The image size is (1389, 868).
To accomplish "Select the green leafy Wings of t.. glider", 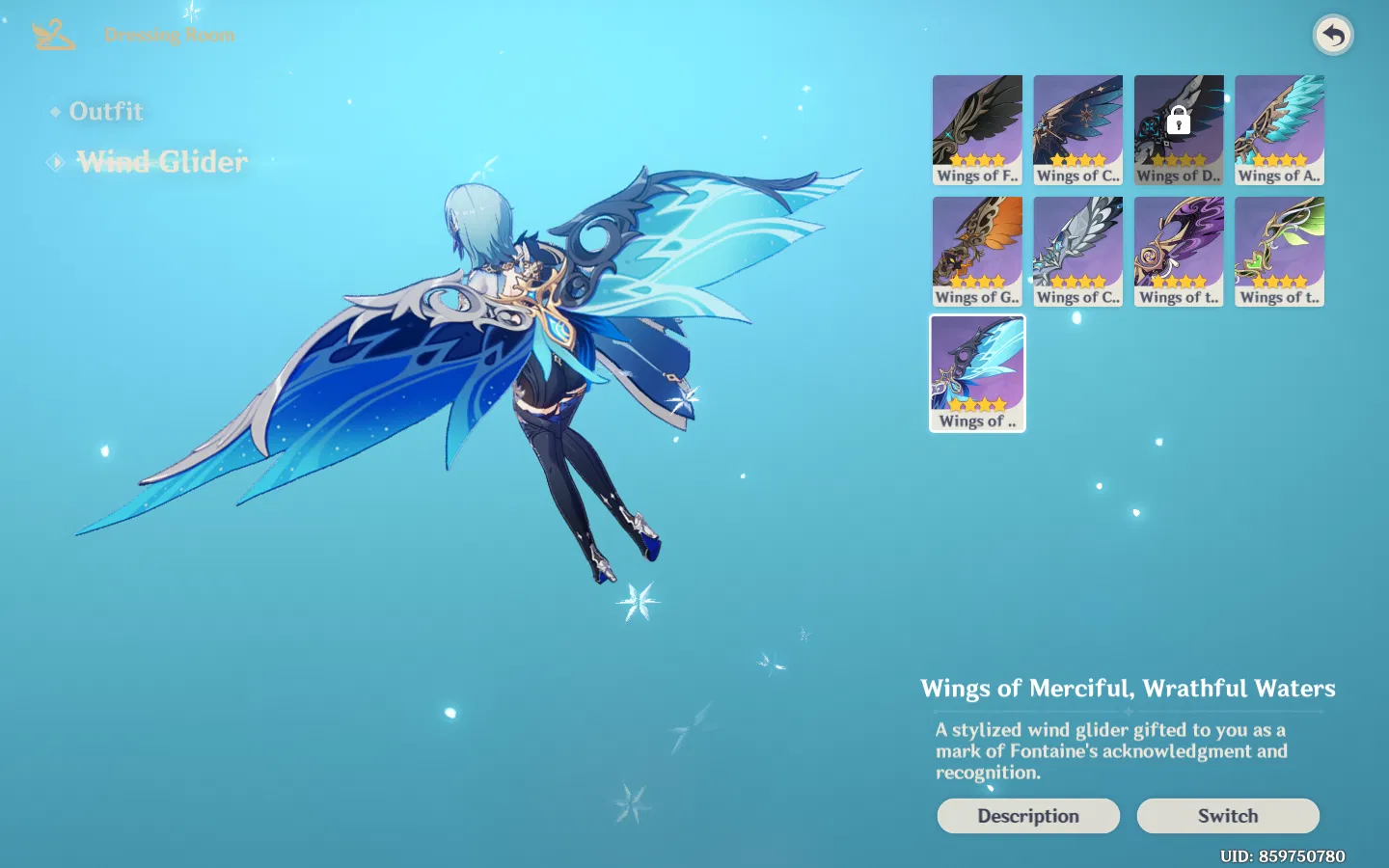I will coord(1279,250).
